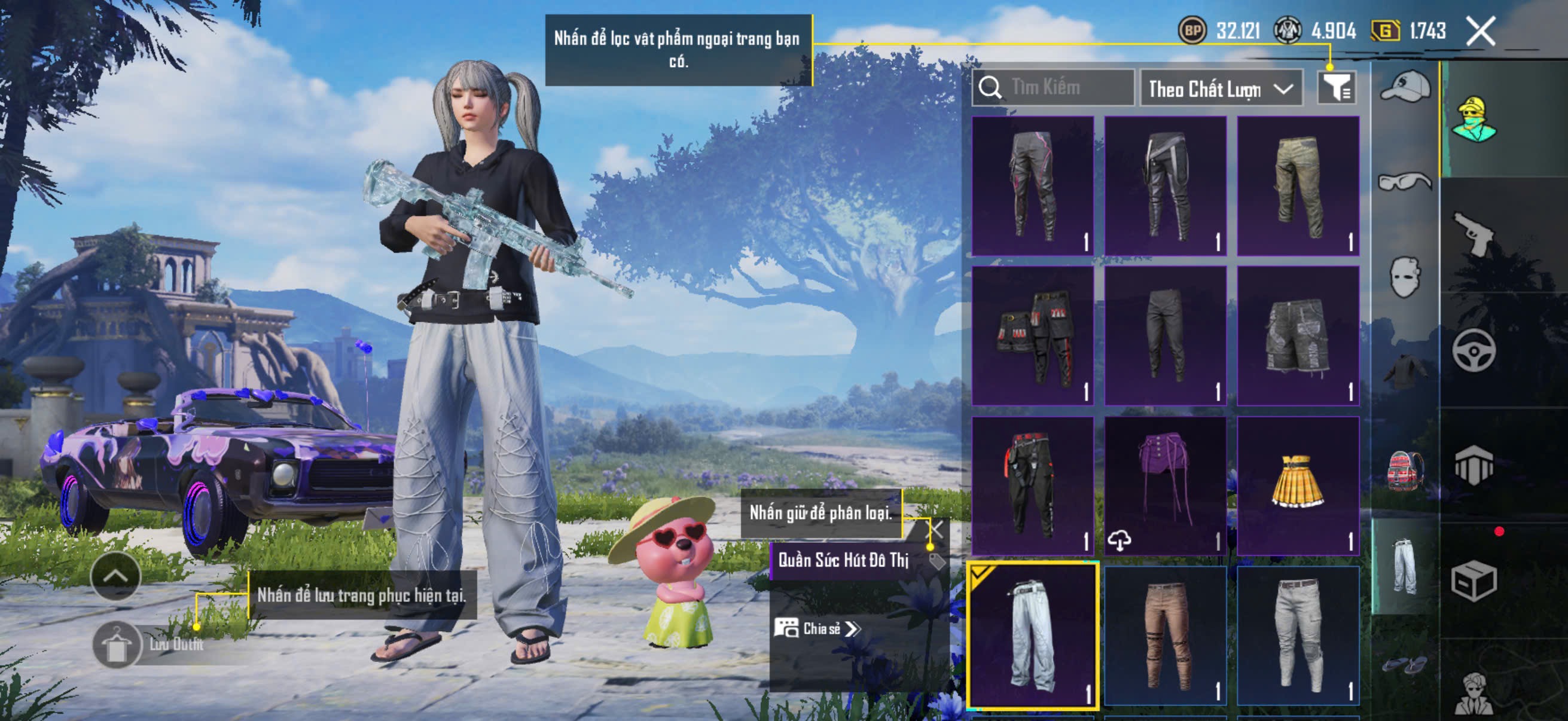Select the olive cargo pants item

[x=1298, y=186]
